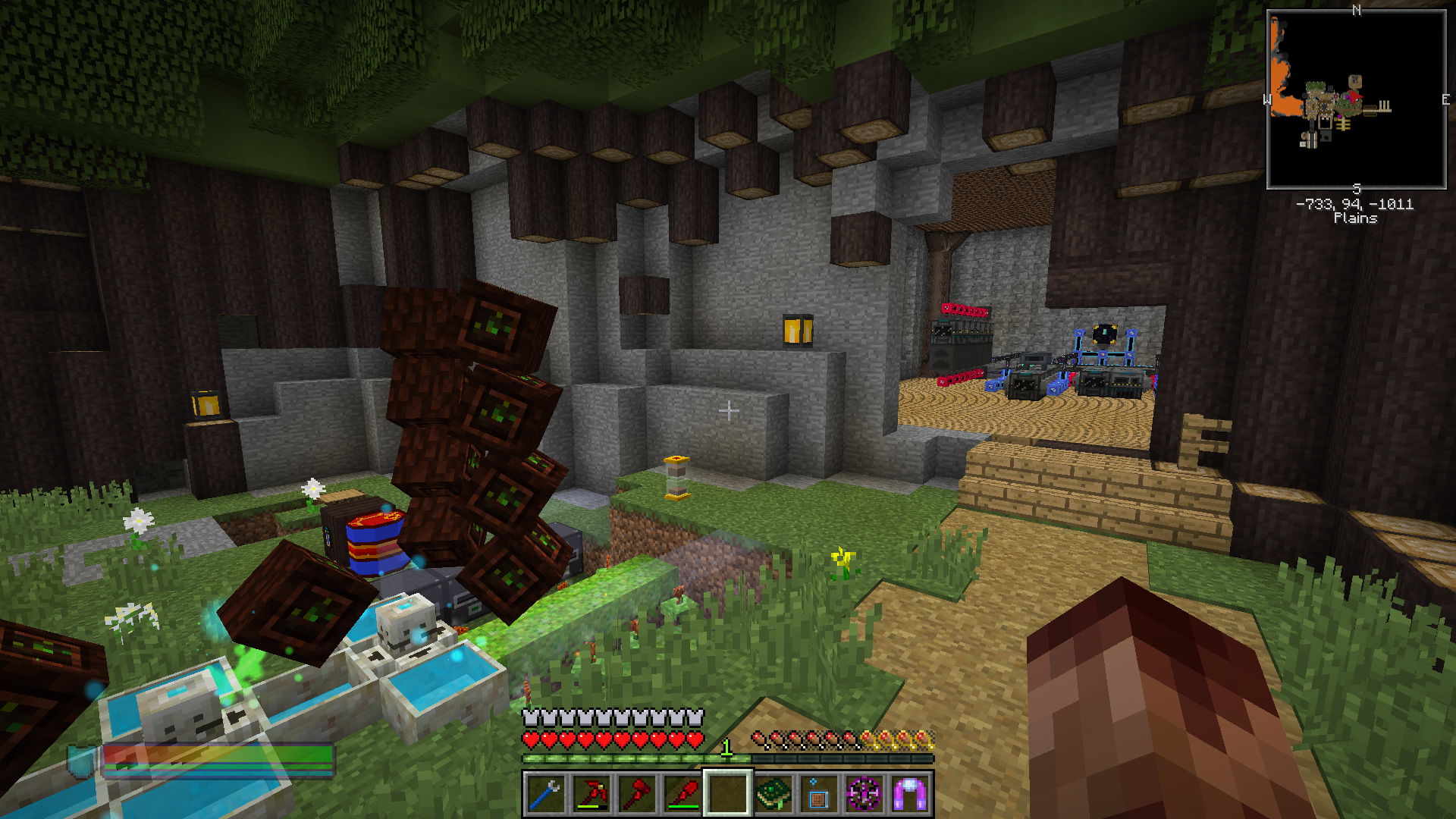Screen dimensions: 1456x819
Task: Click the minimap in the corner
Action: pyautogui.click(x=1356, y=99)
